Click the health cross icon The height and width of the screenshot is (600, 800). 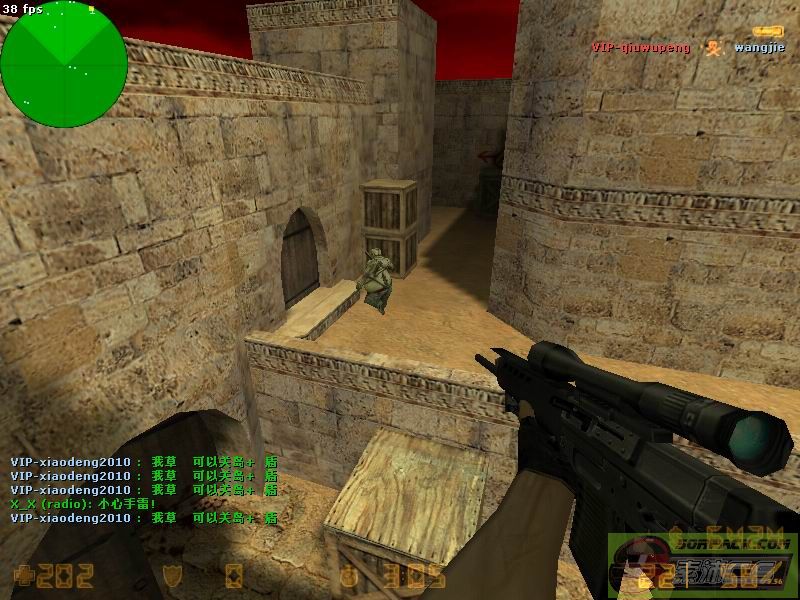tap(23, 575)
